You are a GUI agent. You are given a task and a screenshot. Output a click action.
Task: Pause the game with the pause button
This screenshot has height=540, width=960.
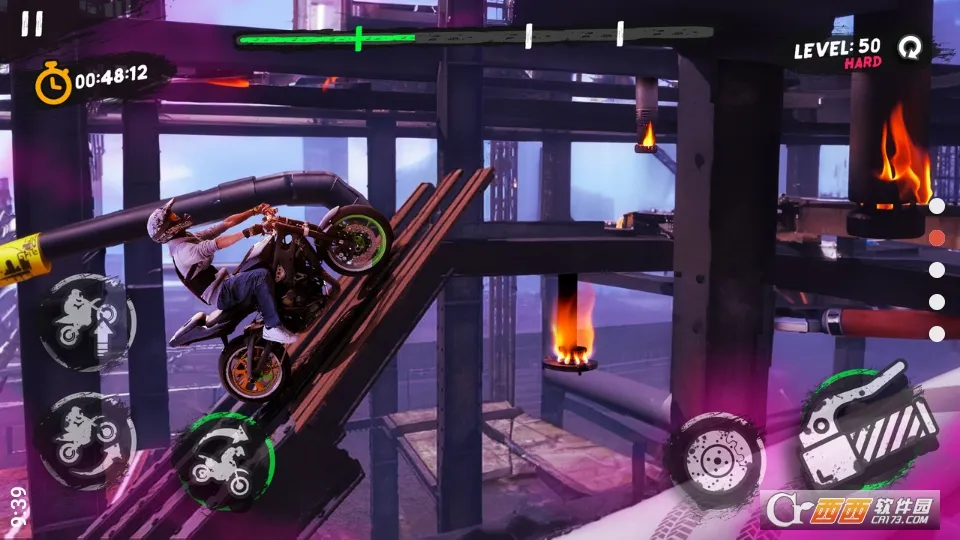[x=32, y=24]
